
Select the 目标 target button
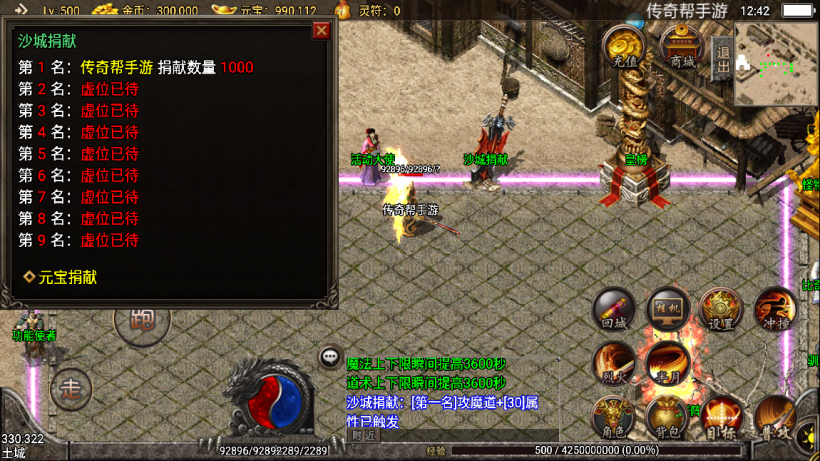720,416
